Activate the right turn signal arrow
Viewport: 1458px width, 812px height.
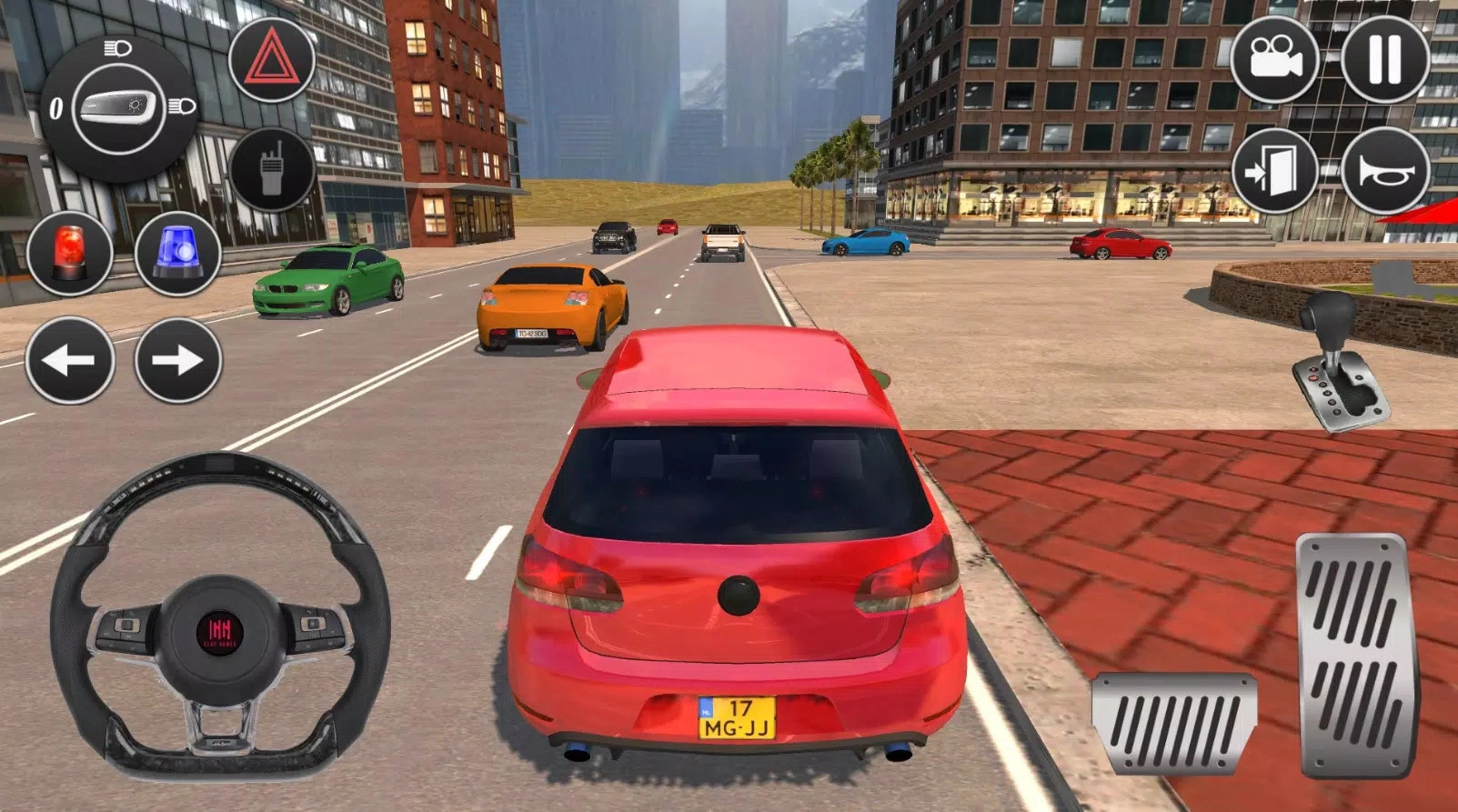(178, 360)
